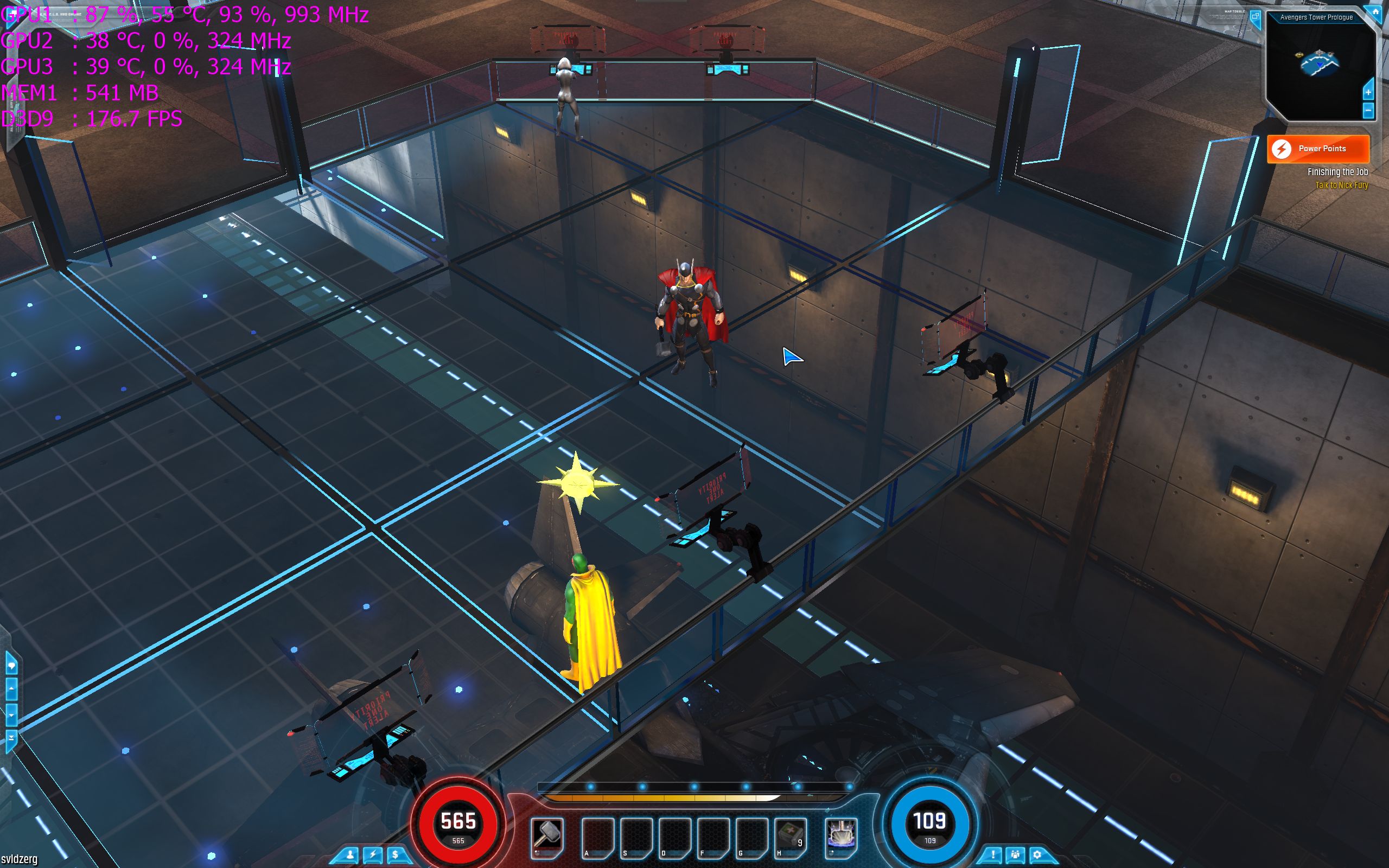1389x868 pixels.
Task: Open the powers panel lightning bolt icon
Action: [373, 855]
